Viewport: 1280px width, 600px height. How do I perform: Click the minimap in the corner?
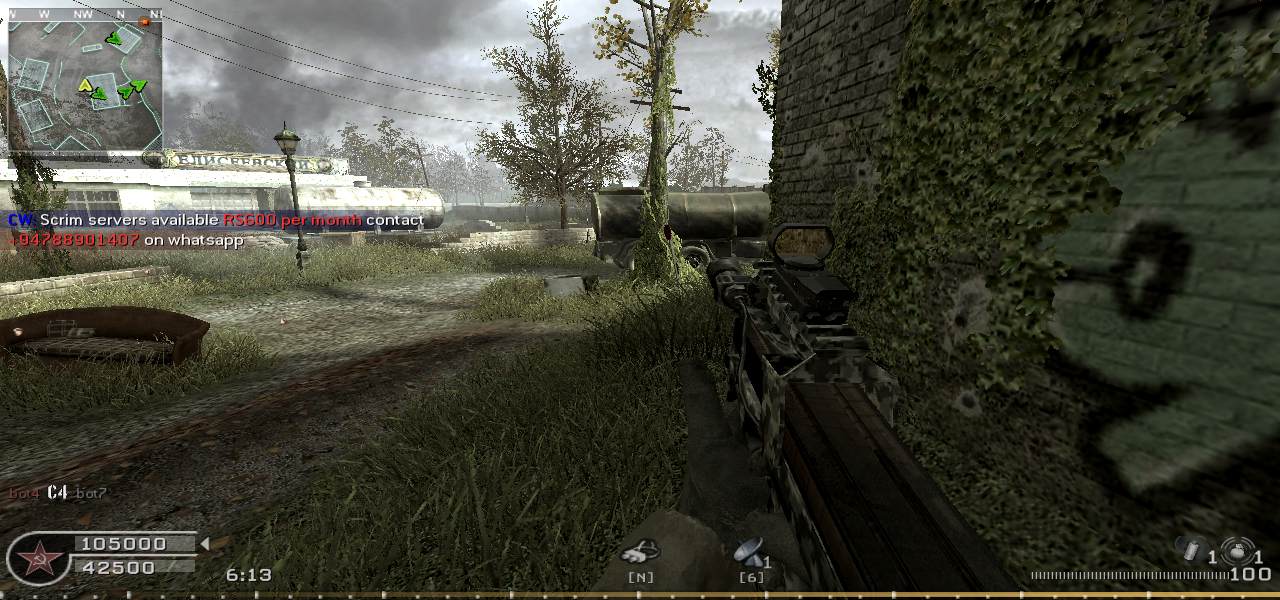point(84,85)
